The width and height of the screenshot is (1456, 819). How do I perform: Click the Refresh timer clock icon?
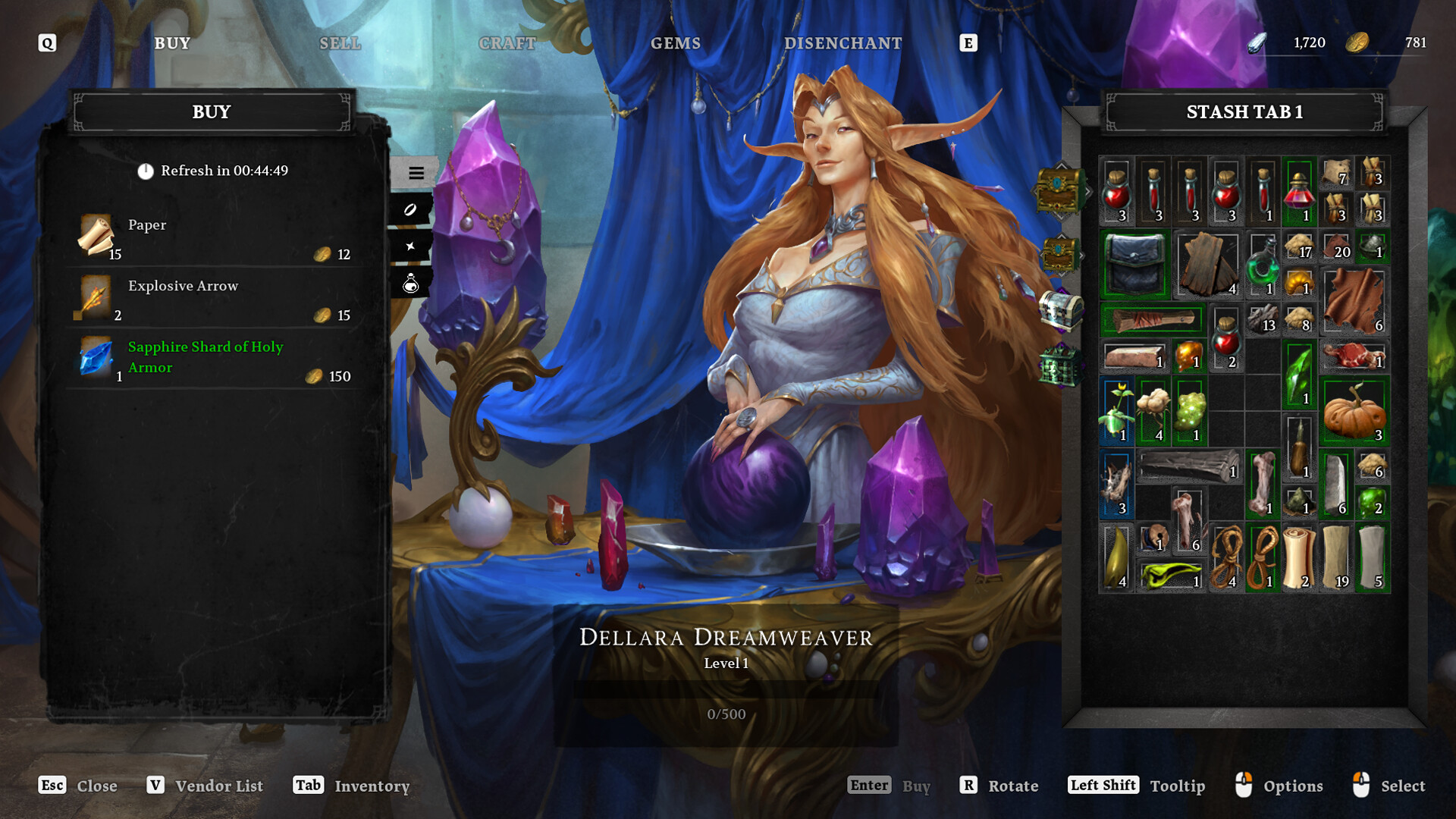tap(144, 171)
